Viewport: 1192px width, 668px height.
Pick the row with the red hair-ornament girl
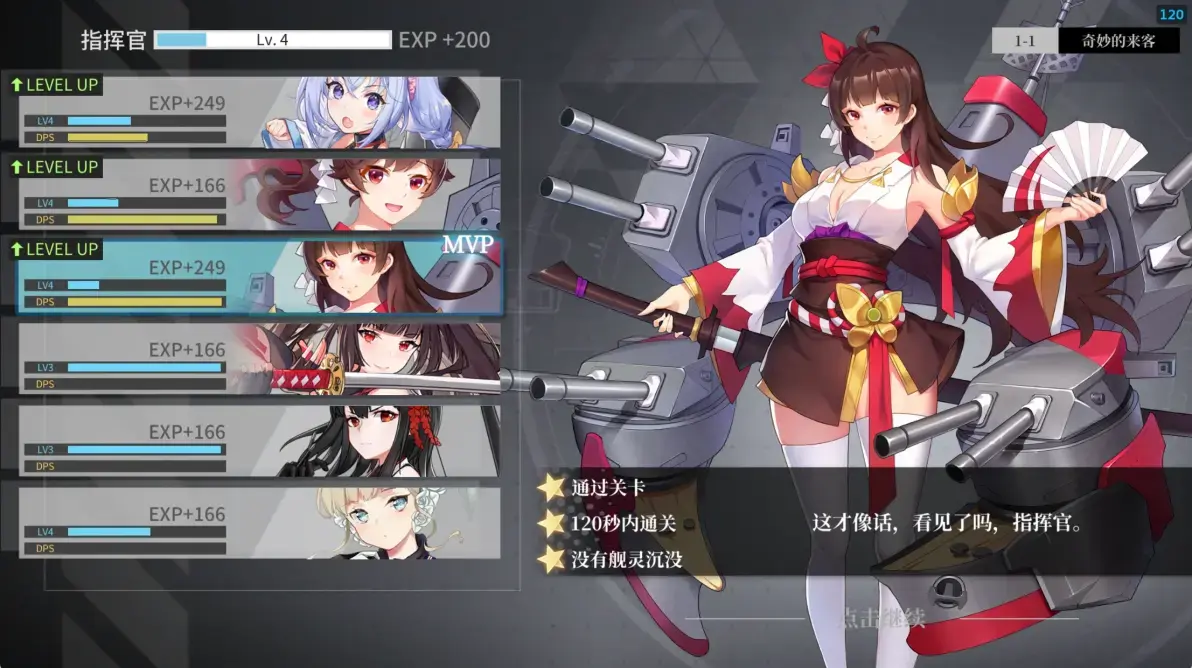click(x=260, y=440)
